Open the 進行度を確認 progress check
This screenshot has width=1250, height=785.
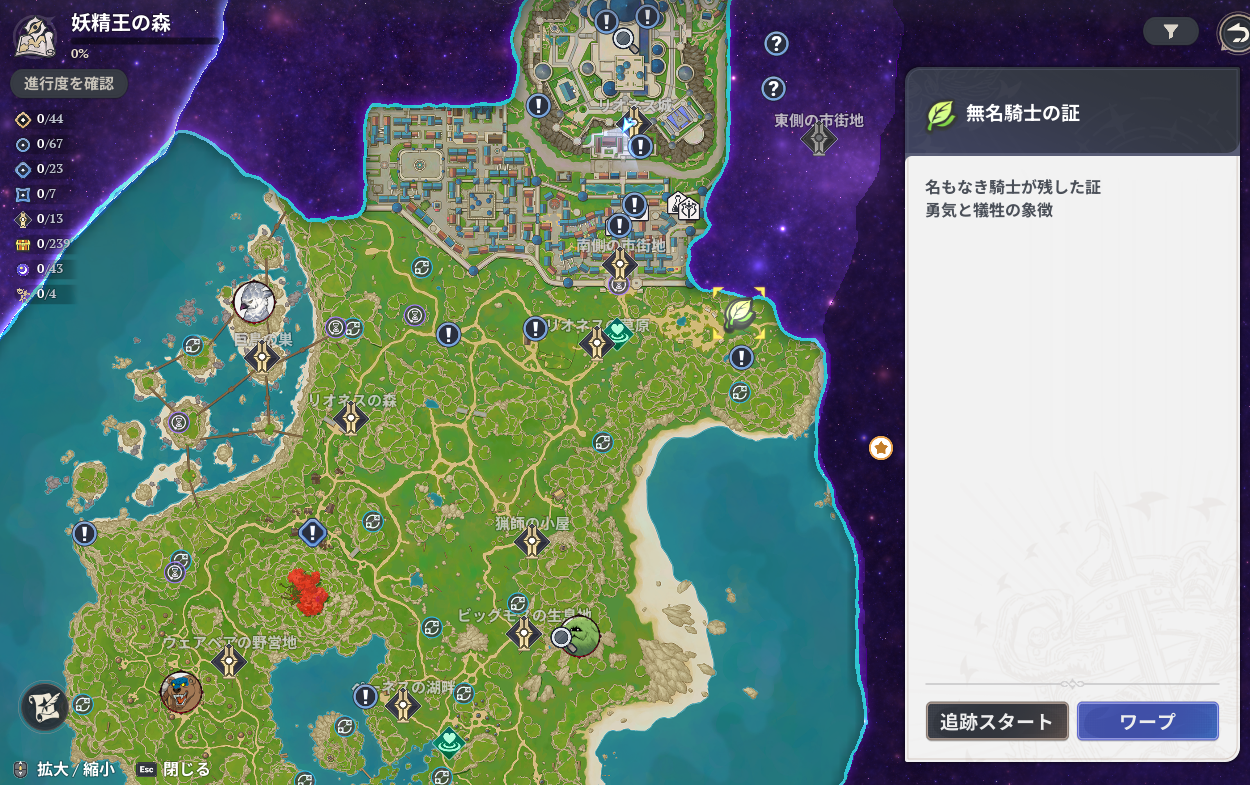[x=69, y=84]
